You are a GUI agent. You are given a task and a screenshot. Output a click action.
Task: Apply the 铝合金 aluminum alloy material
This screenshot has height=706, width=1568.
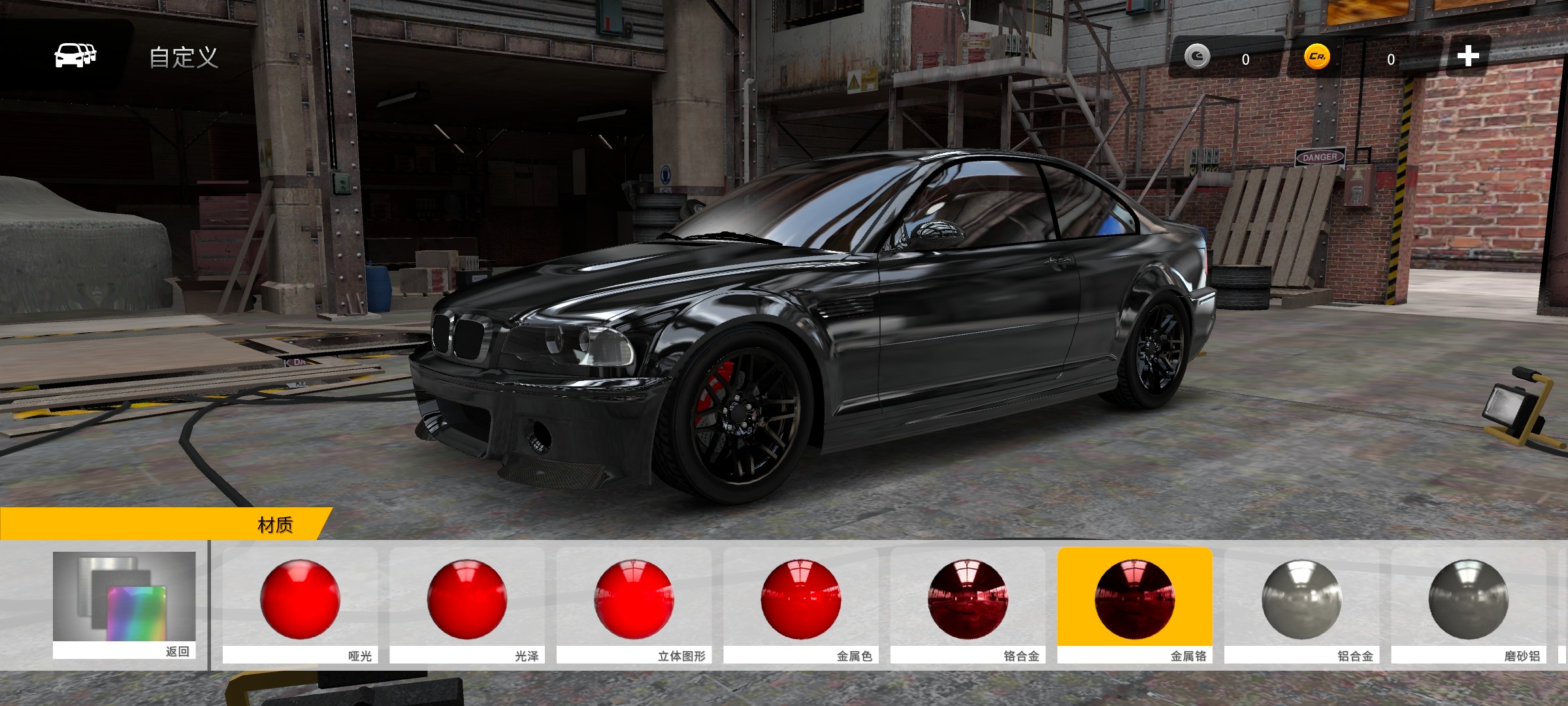click(x=1301, y=605)
